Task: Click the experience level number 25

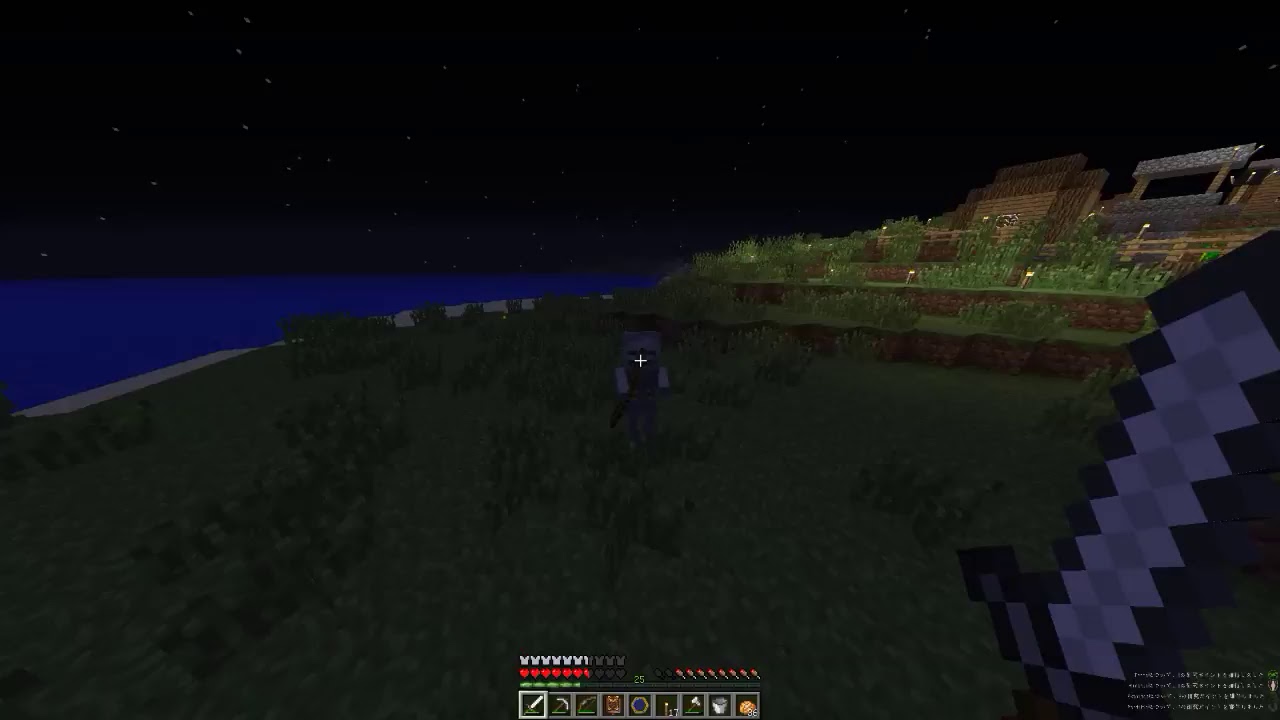Action: click(x=638, y=678)
